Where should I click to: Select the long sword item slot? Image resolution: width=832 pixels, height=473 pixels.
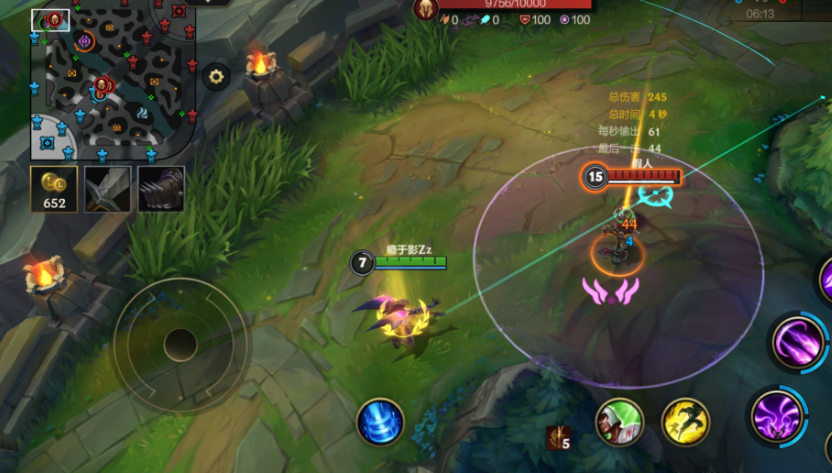point(107,189)
